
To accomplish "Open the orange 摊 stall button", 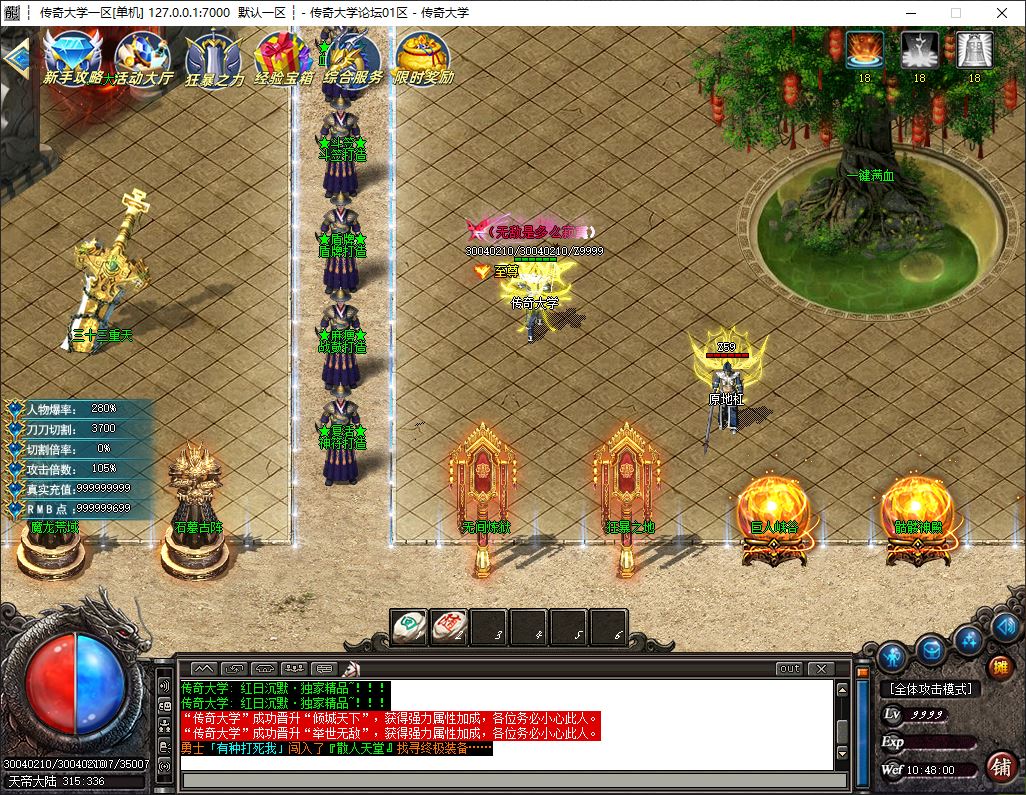I will [x=998, y=666].
